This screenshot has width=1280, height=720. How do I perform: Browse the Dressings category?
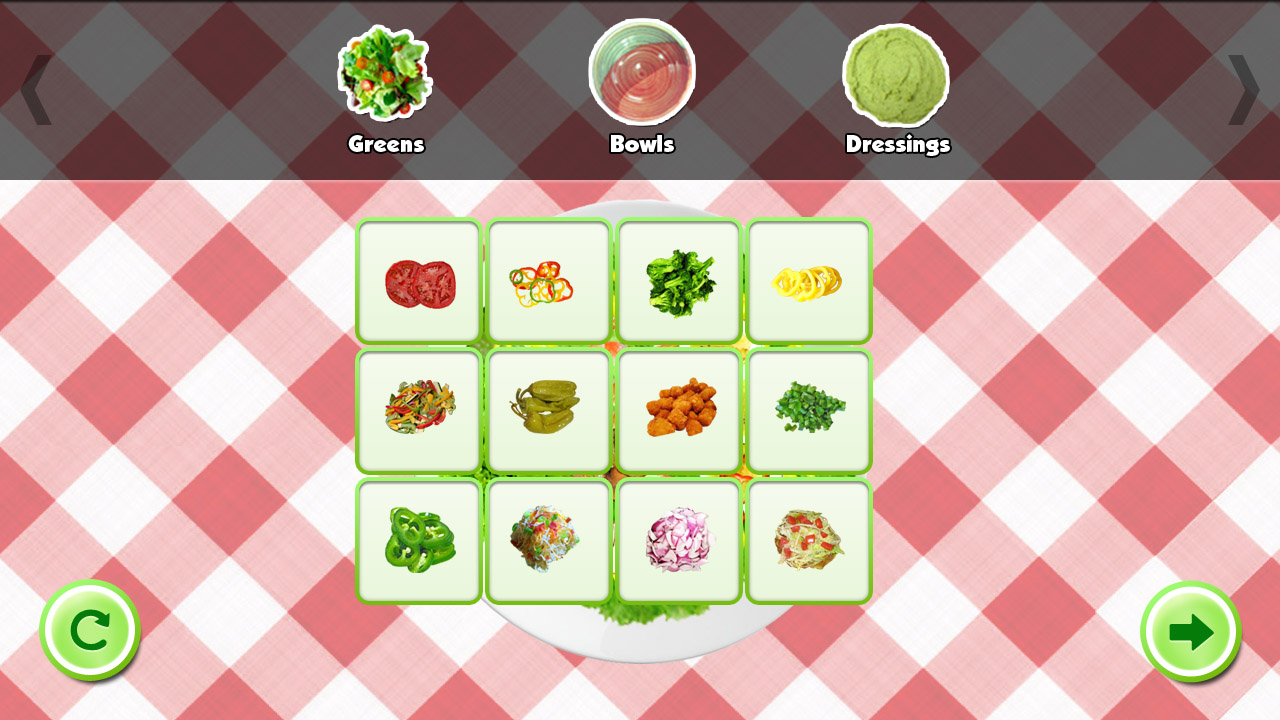(x=897, y=80)
